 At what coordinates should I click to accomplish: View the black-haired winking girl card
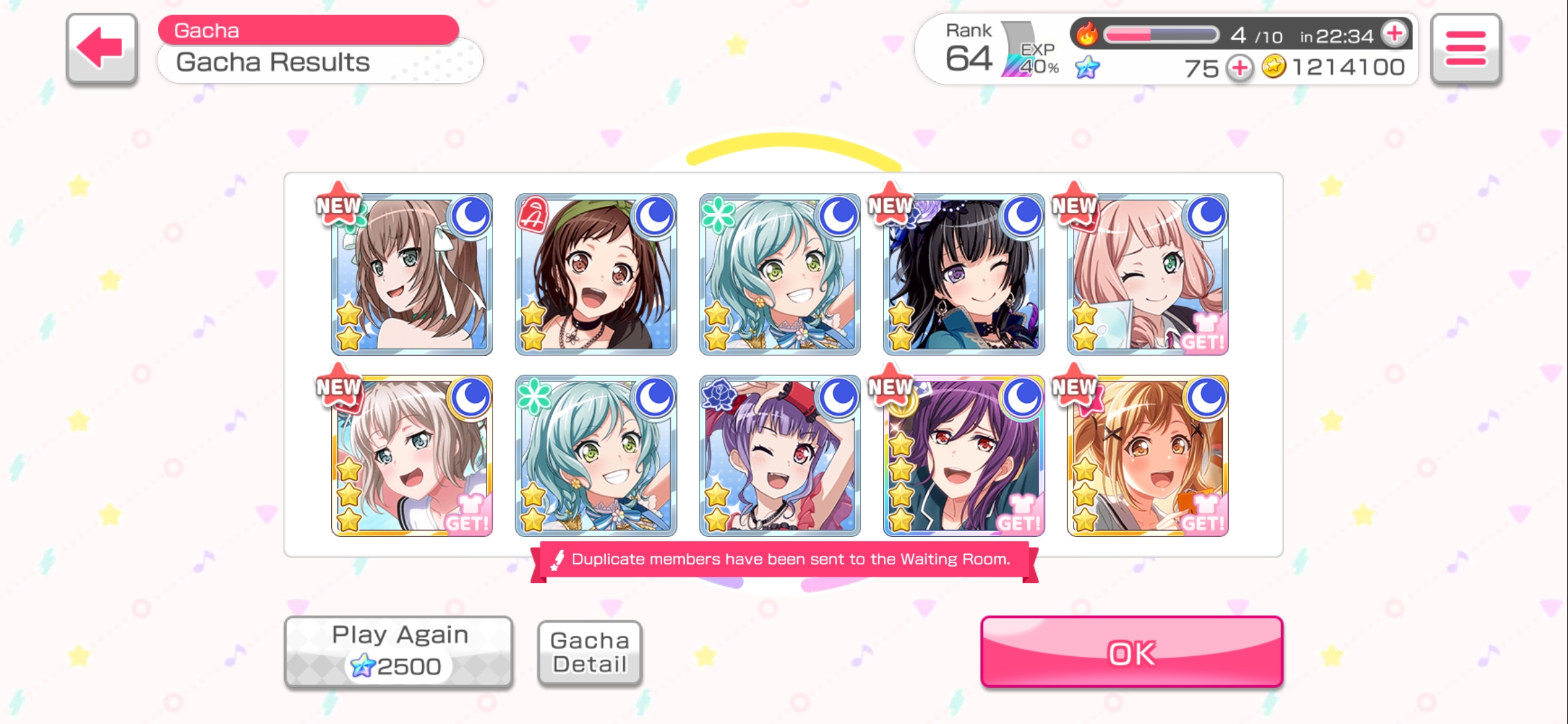[964, 275]
